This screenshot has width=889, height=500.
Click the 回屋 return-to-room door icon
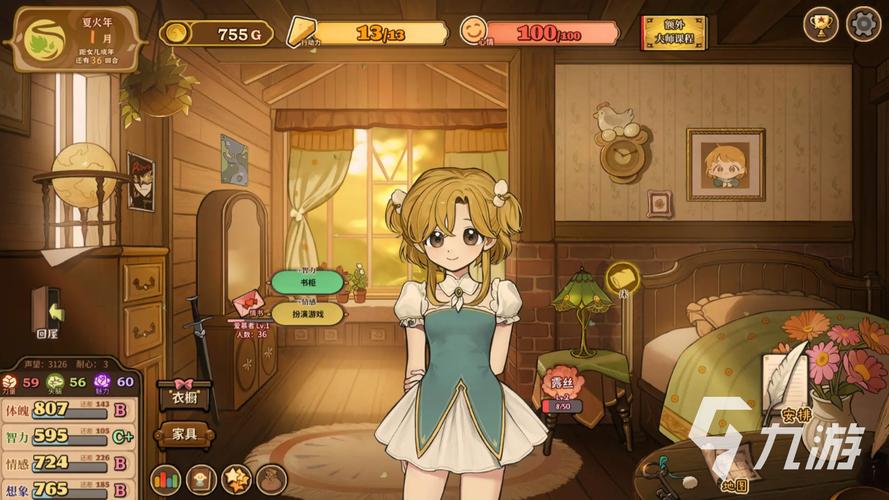pos(46,310)
